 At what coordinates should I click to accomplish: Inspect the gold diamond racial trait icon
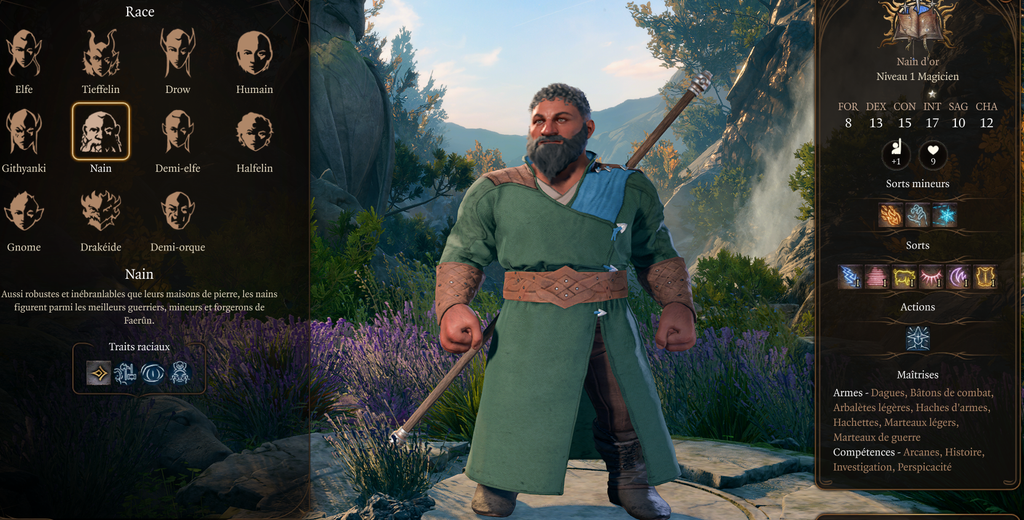(x=98, y=373)
